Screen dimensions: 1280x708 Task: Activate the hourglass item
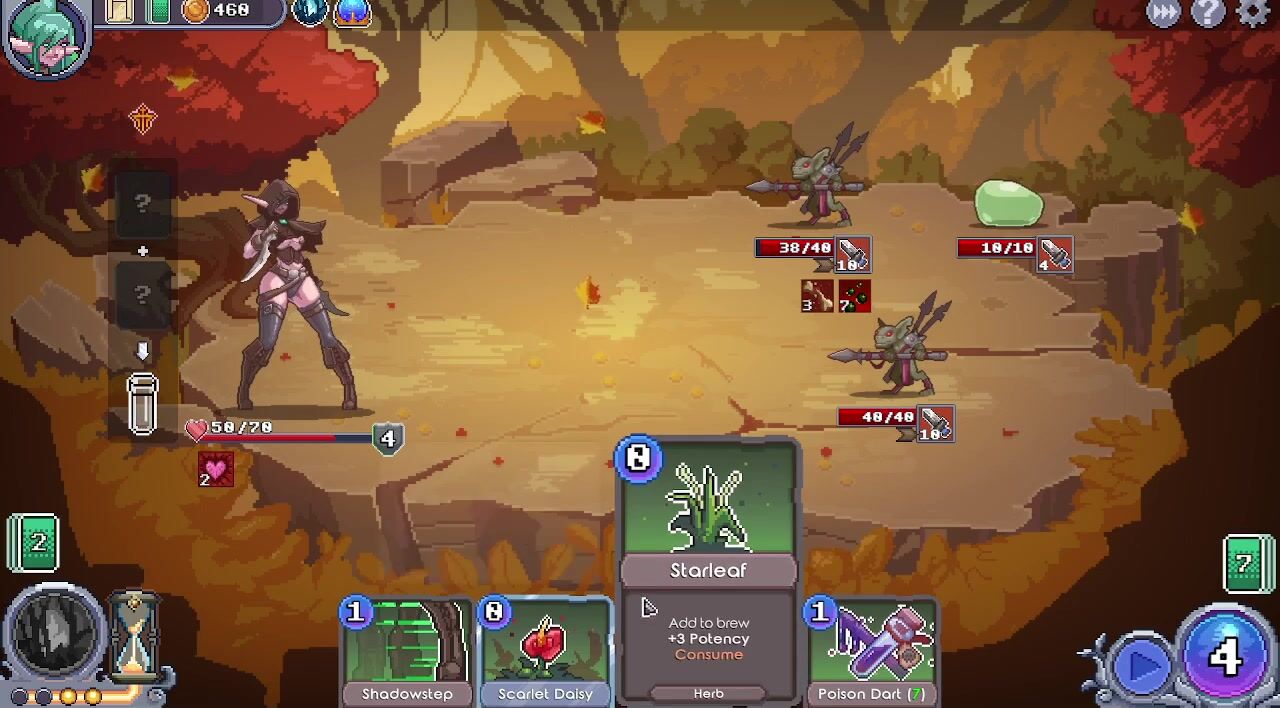[x=133, y=633]
